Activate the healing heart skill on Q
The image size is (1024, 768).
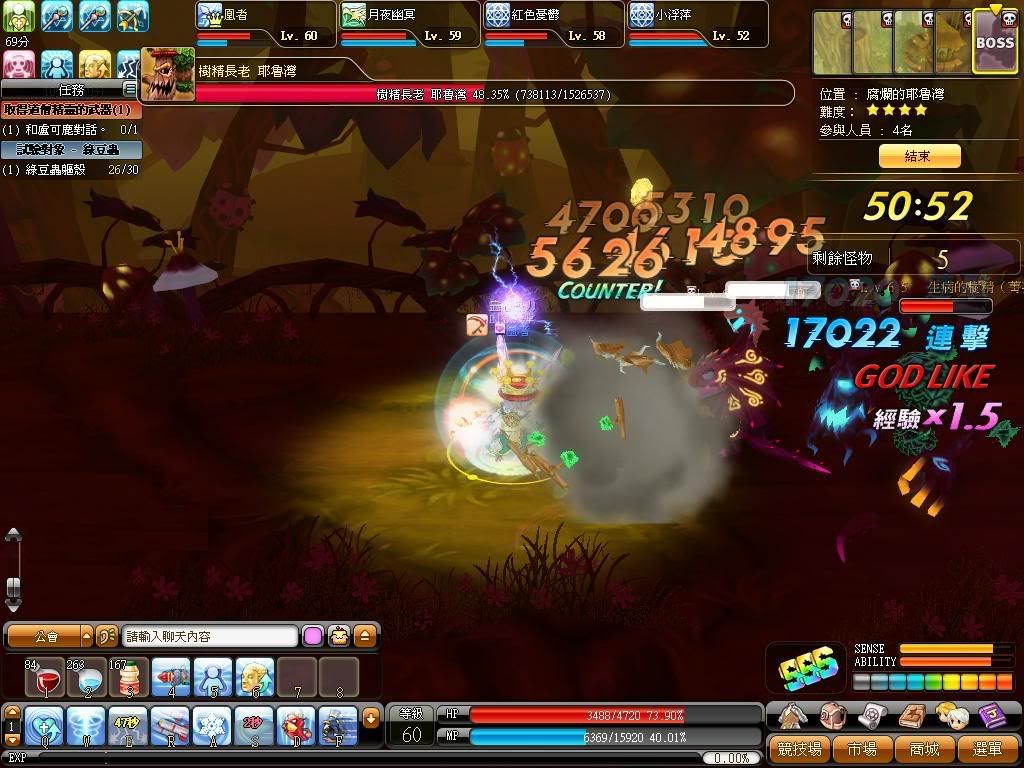(x=45, y=723)
